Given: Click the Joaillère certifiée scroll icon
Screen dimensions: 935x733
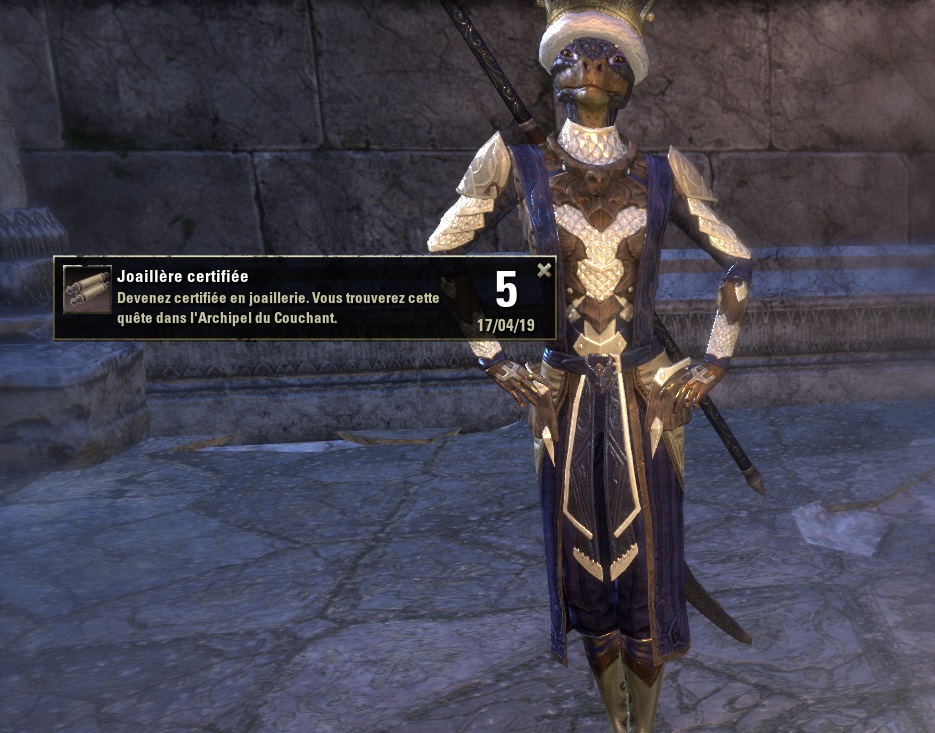Looking at the screenshot, I should [87, 290].
